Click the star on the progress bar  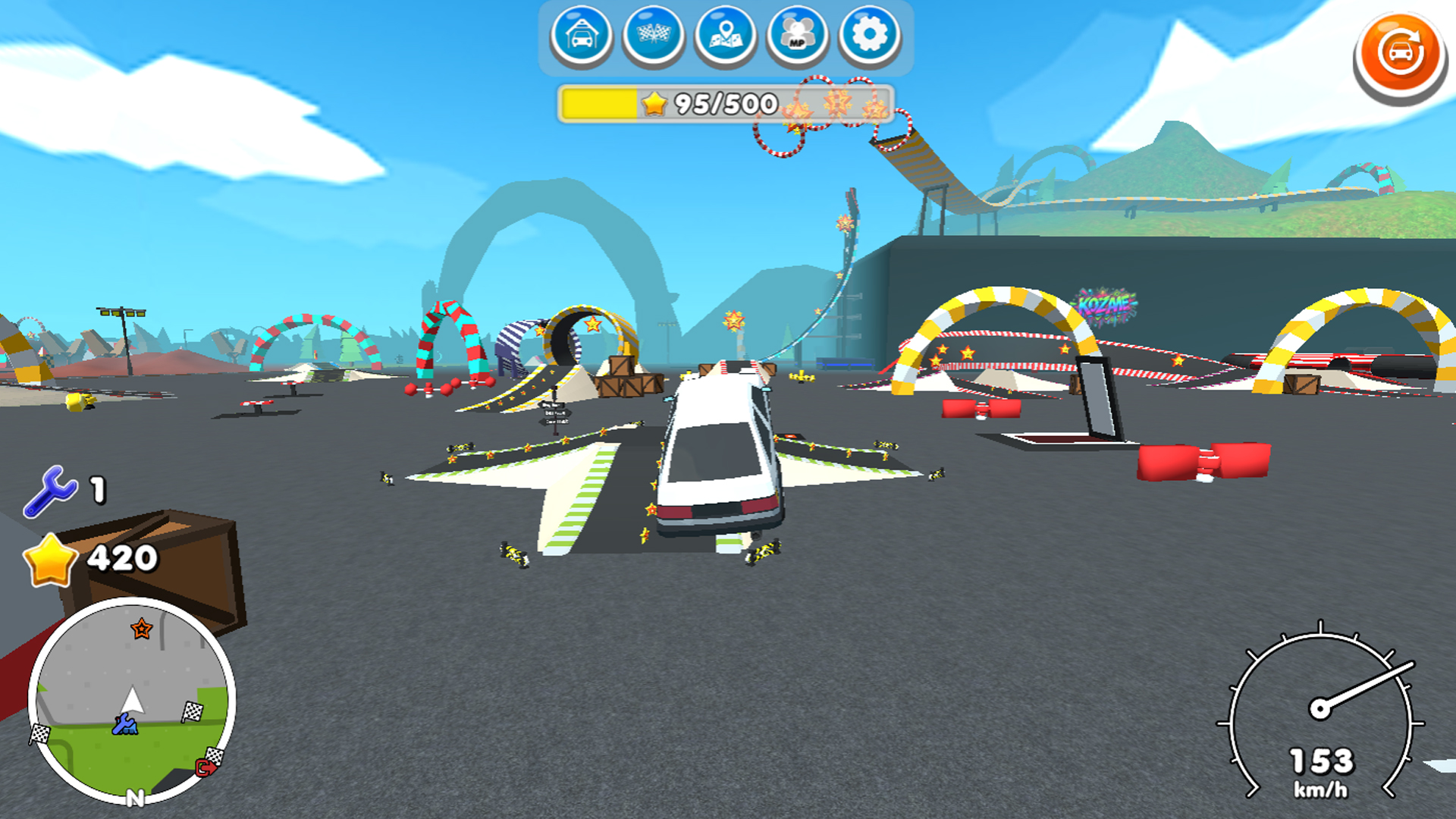(x=654, y=102)
